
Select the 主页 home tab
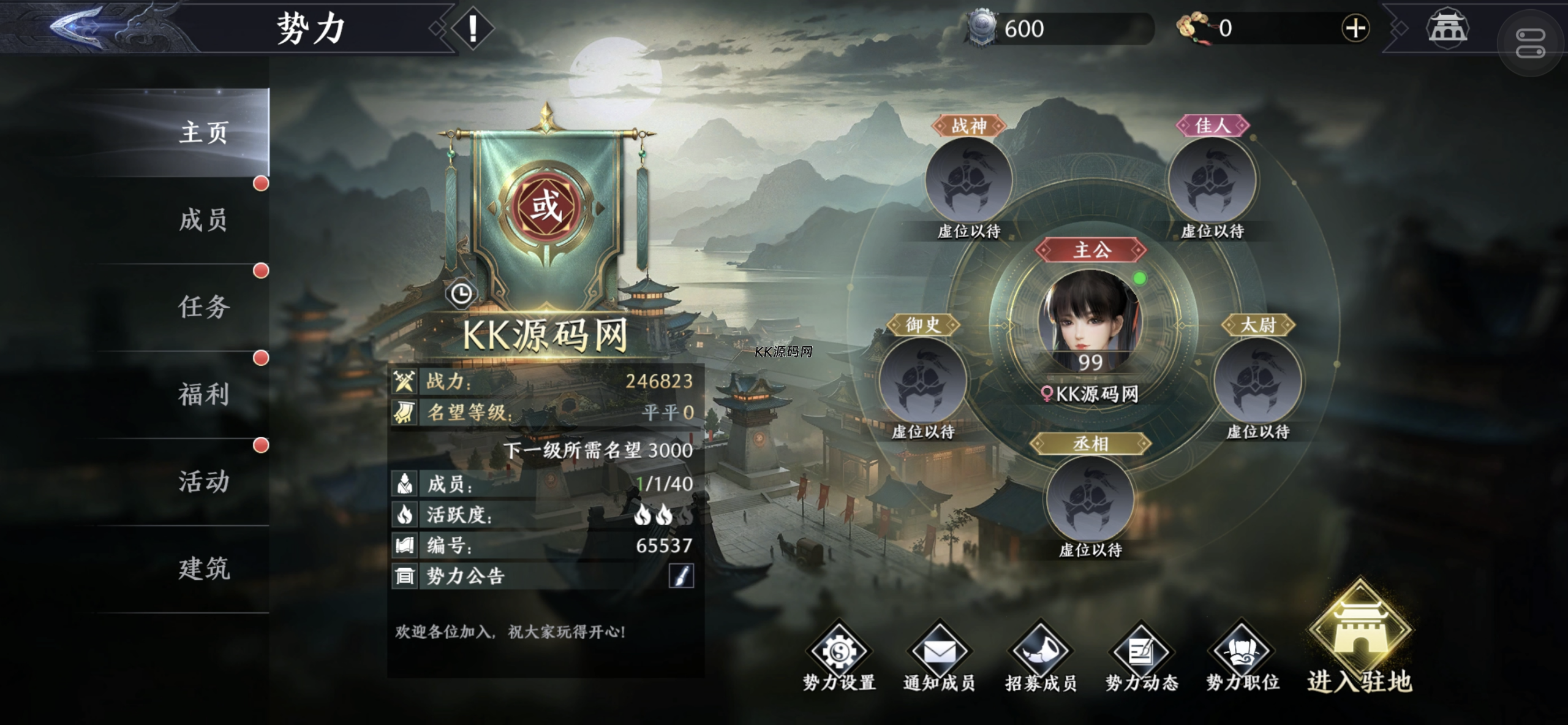click(x=203, y=132)
